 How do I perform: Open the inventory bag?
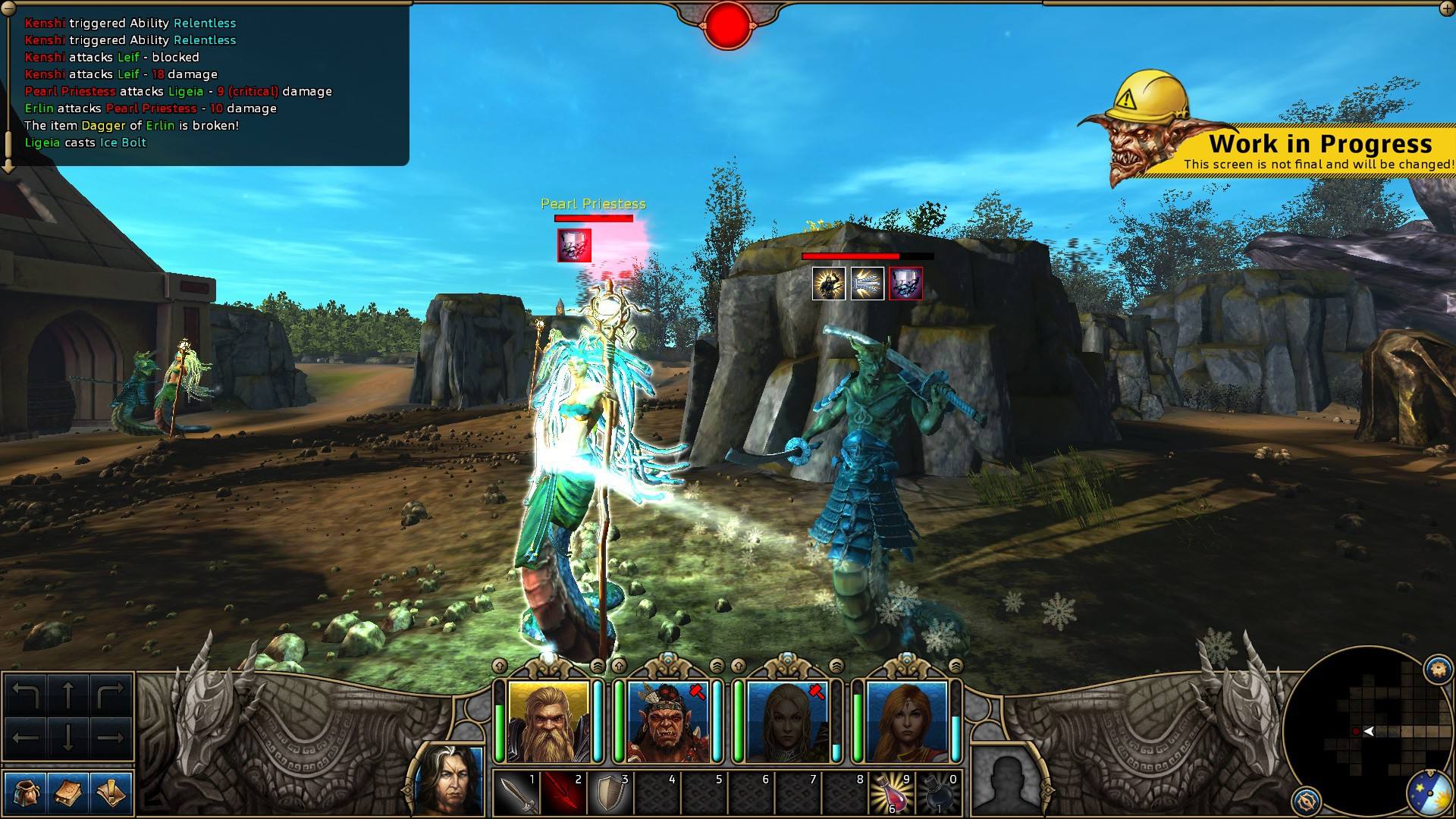(x=25, y=793)
